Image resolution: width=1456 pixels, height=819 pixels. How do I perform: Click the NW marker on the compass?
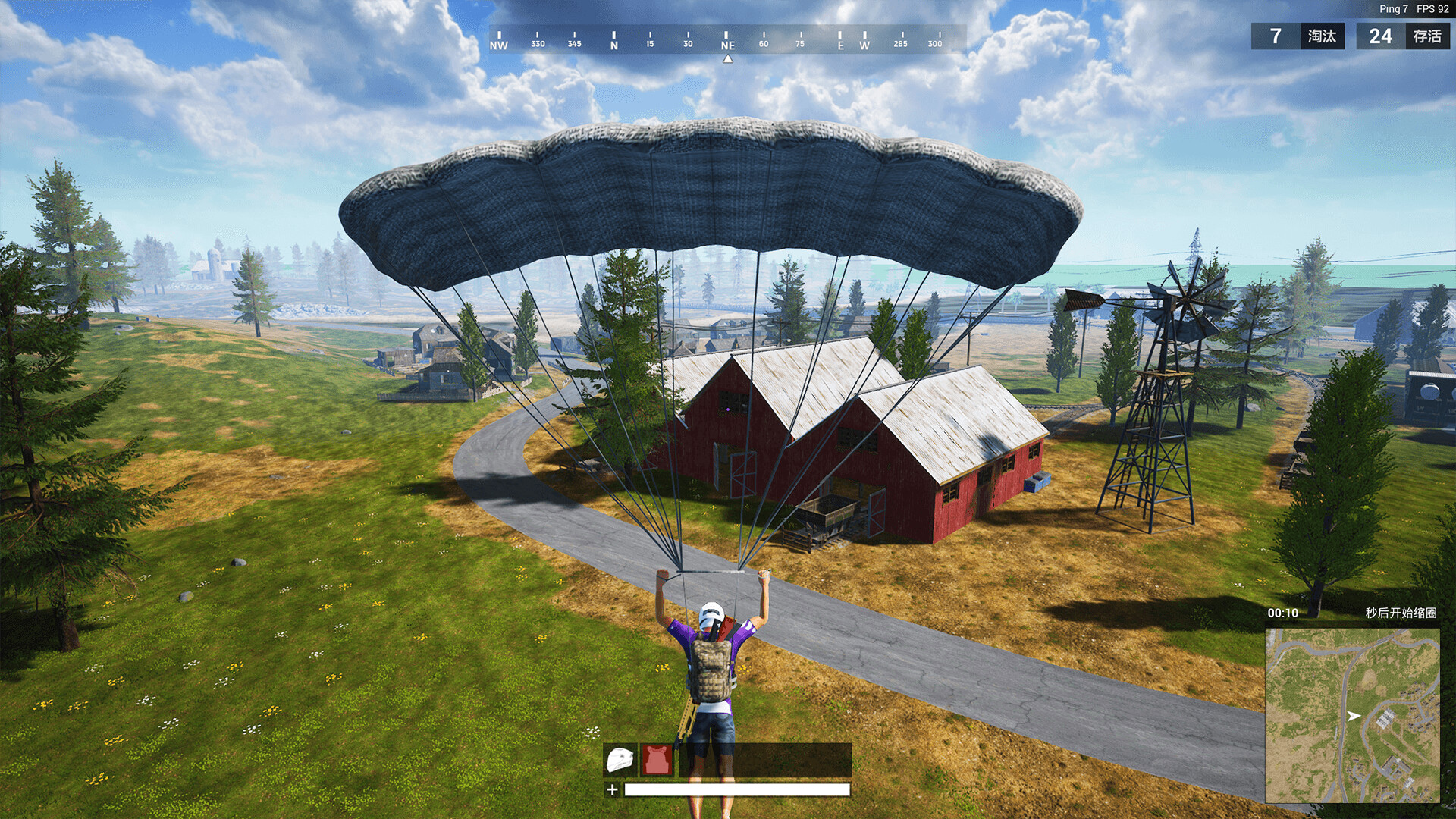(x=500, y=45)
